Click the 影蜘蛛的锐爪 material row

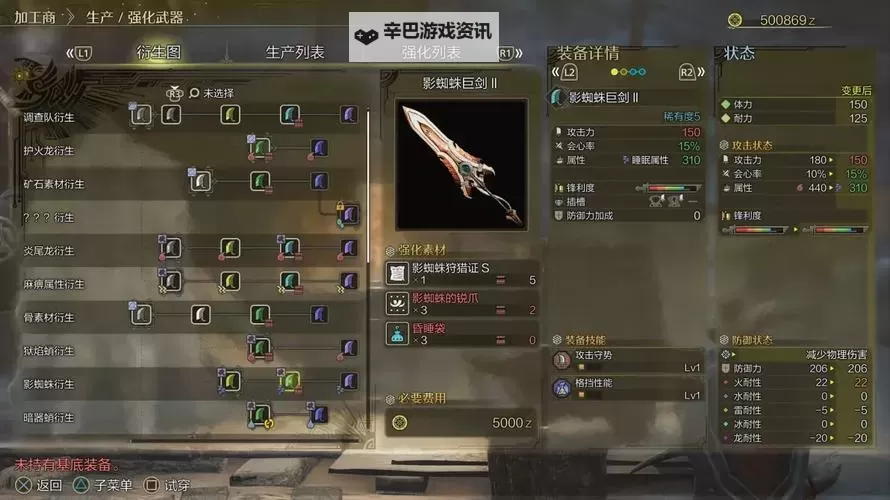[x=462, y=303]
